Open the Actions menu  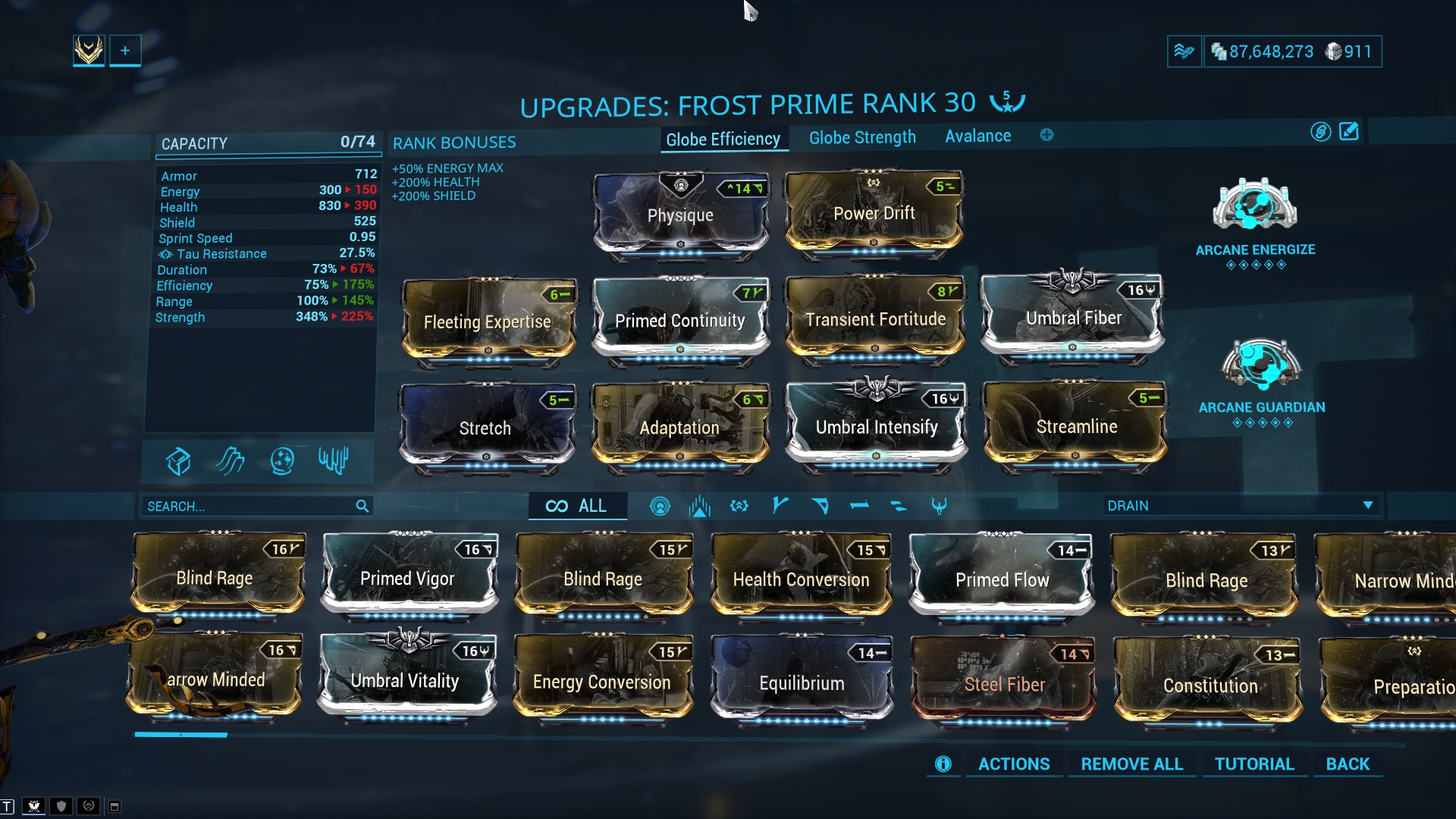click(x=1014, y=764)
